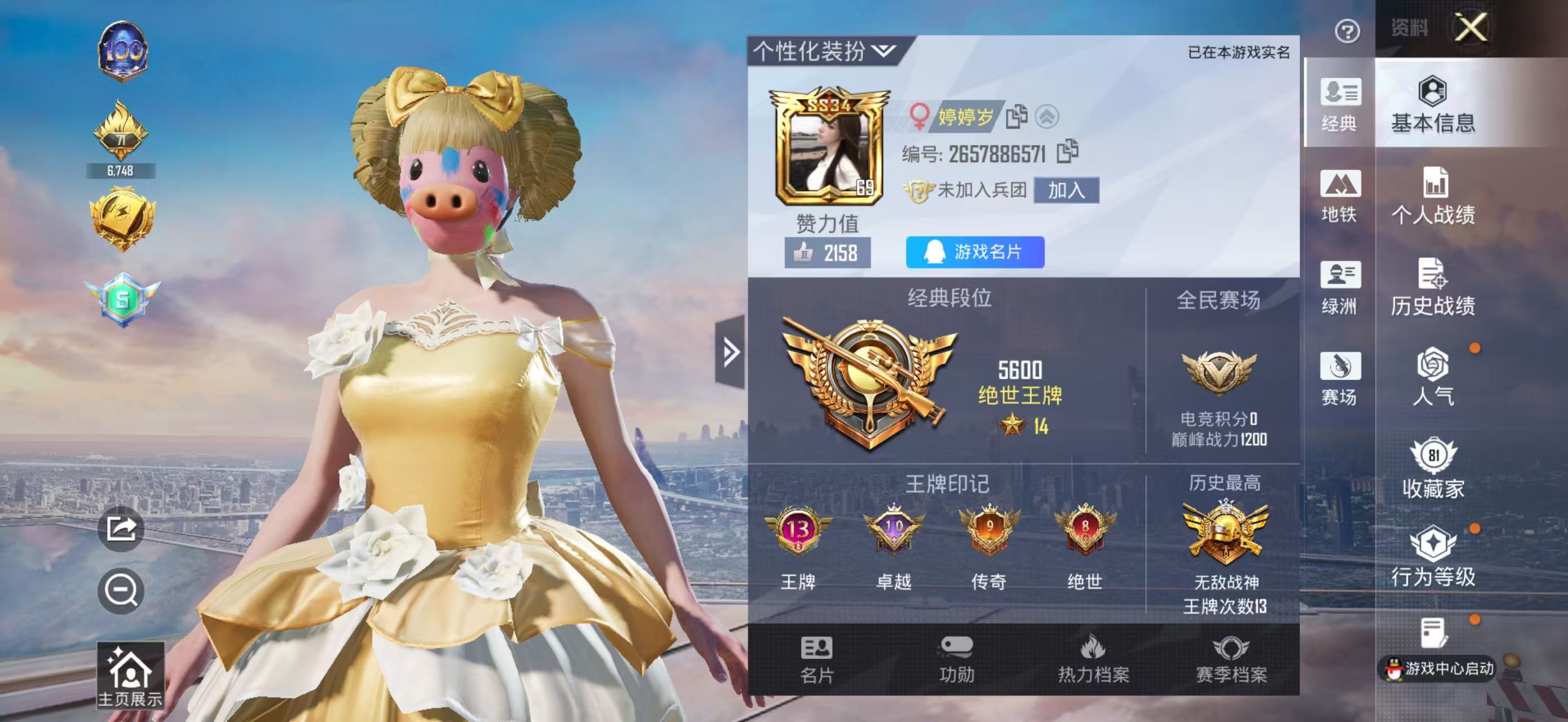Open 历史战绩 match history
The width and height of the screenshot is (1568, 722).
pyautogui.click(x=1433, y=287)
